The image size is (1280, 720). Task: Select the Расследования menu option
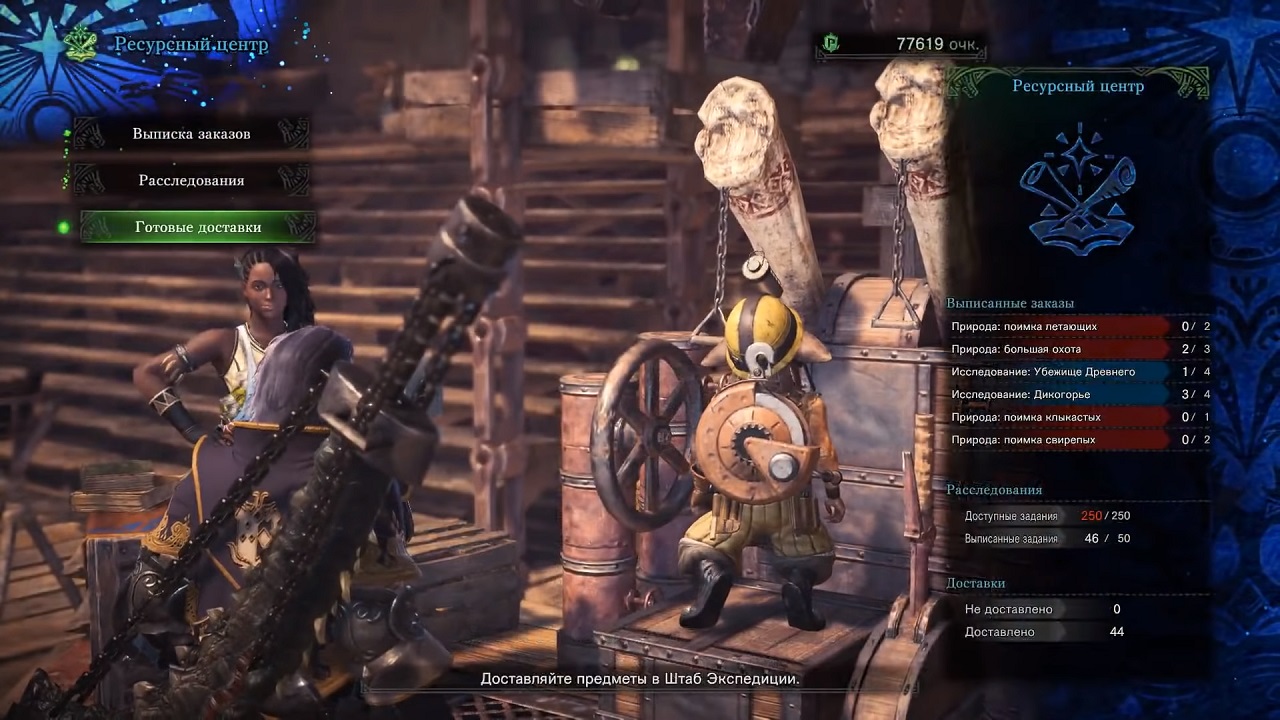pyautogui.click(x=191, y=181)
